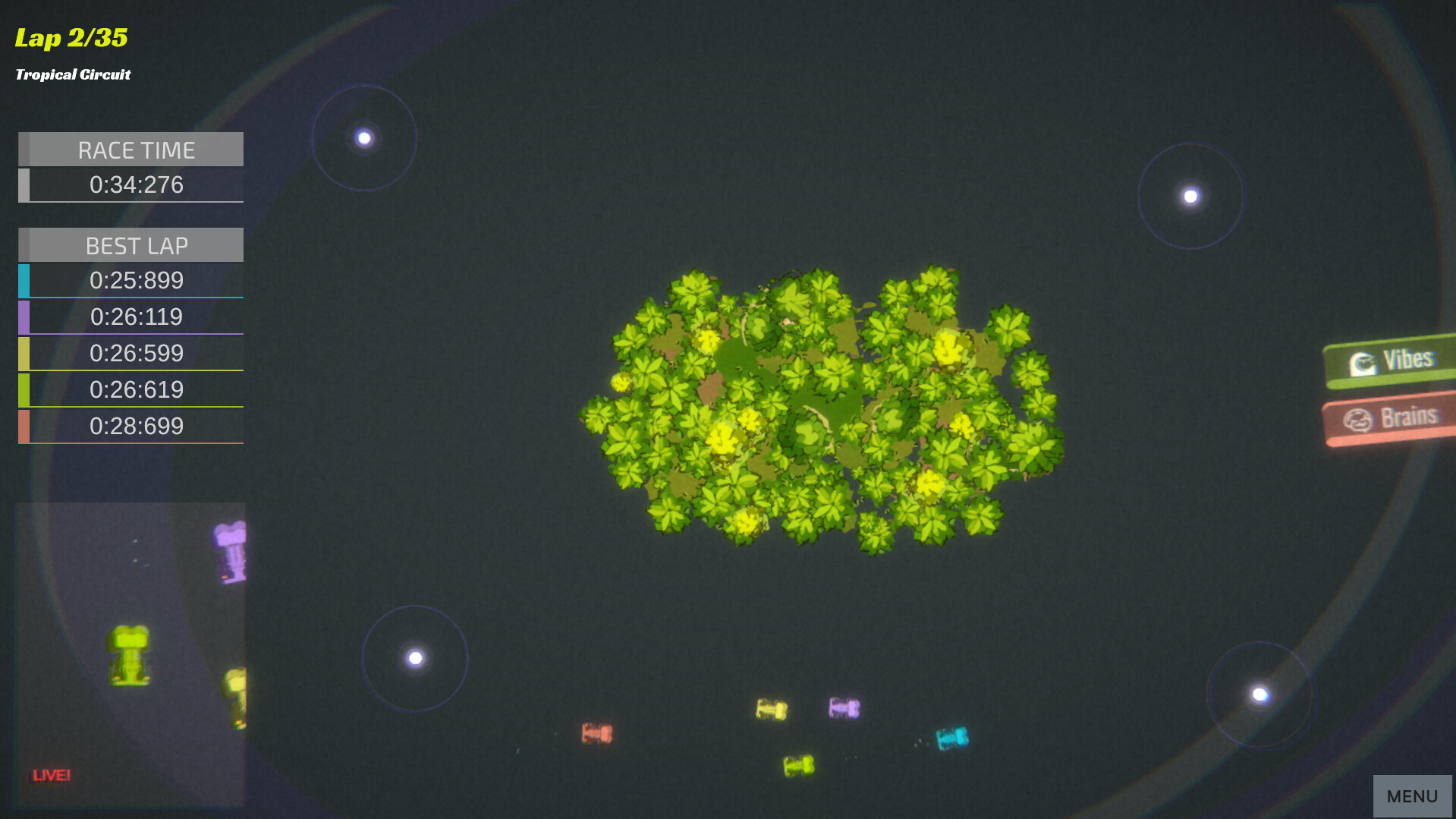Click the red car at the bottom left

point(597,733)
